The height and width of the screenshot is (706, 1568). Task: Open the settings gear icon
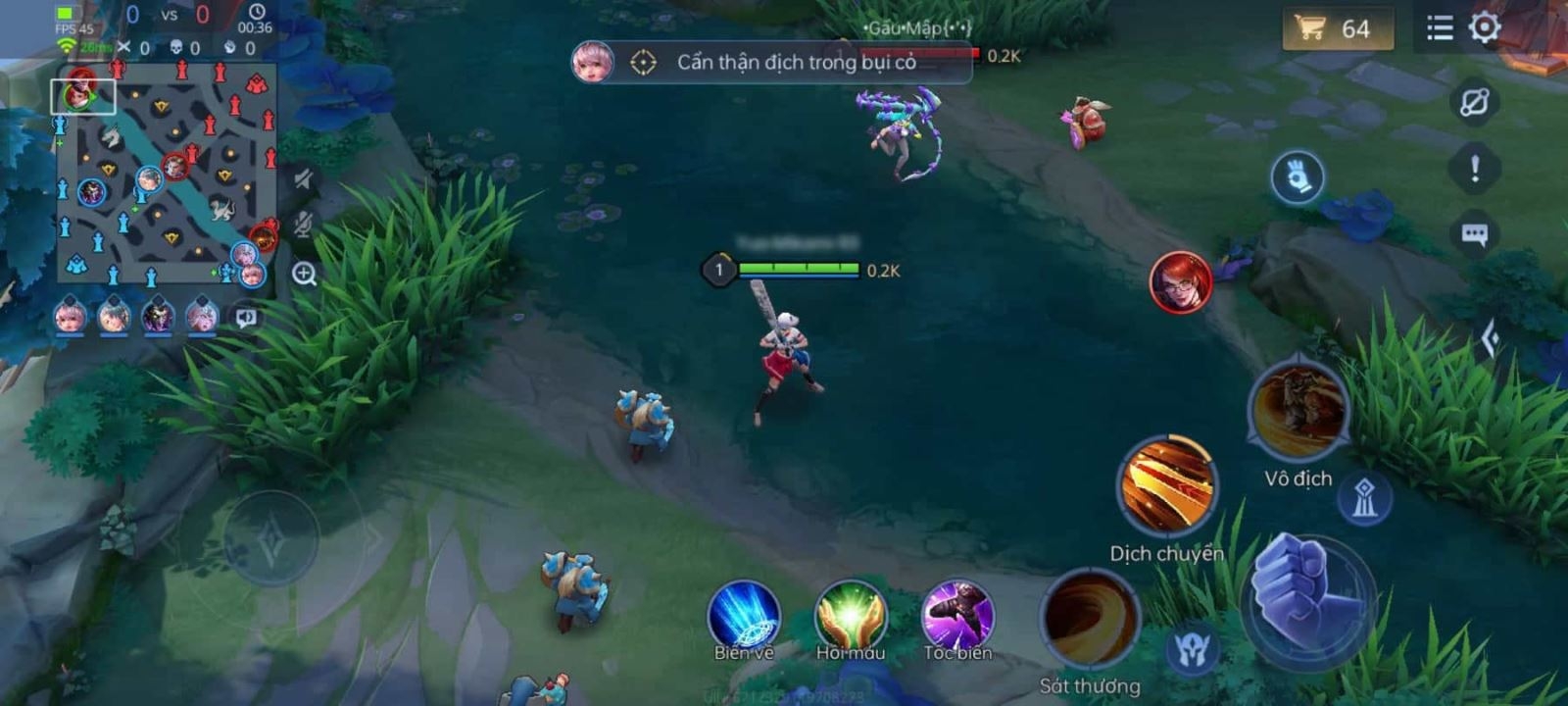click(1485, 27)
